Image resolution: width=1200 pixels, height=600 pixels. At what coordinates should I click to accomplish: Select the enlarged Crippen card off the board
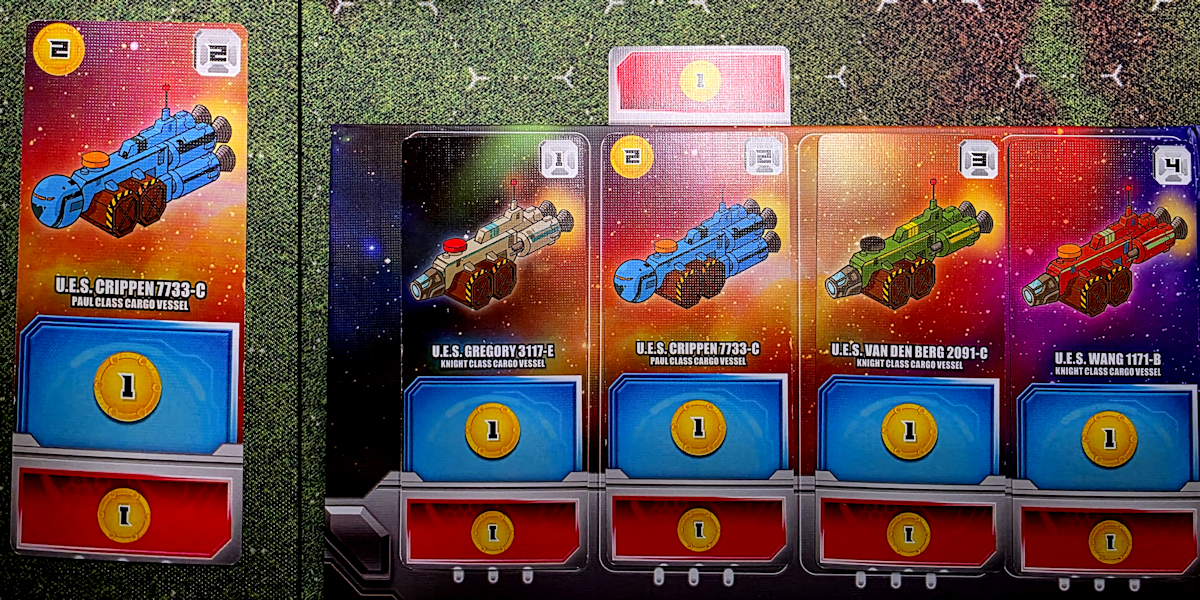click(x=130, y=290)
